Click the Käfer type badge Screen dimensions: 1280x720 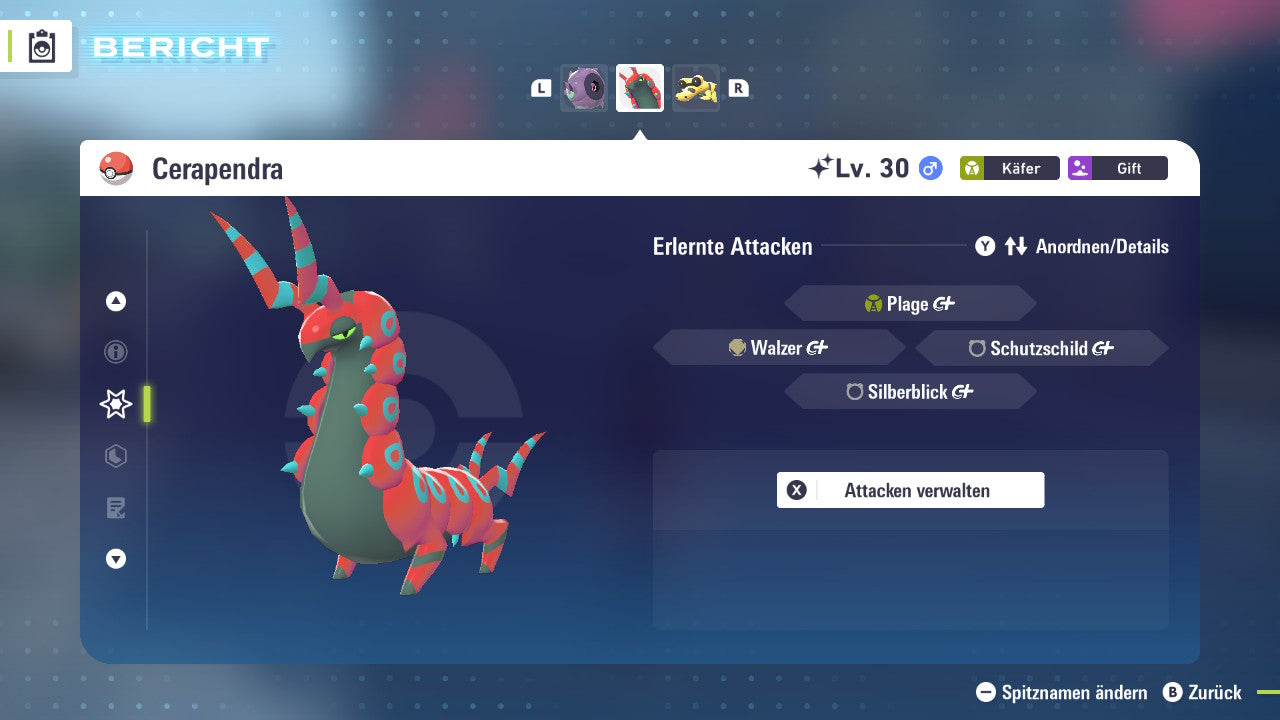click(x=1009, y=168)
